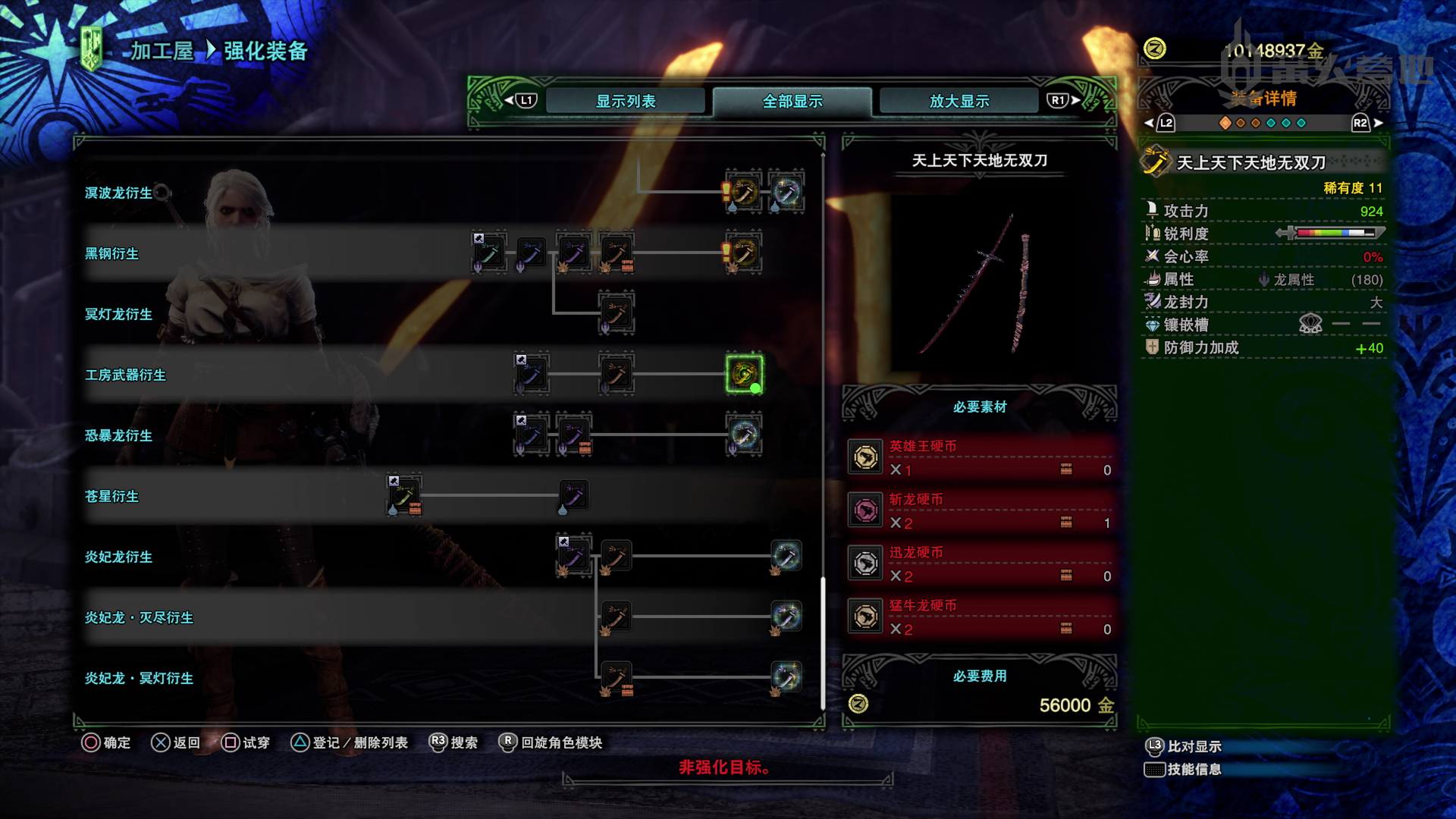
Task: Choose the 斩龙硬币 material row
Action: (x=980, y=511)
